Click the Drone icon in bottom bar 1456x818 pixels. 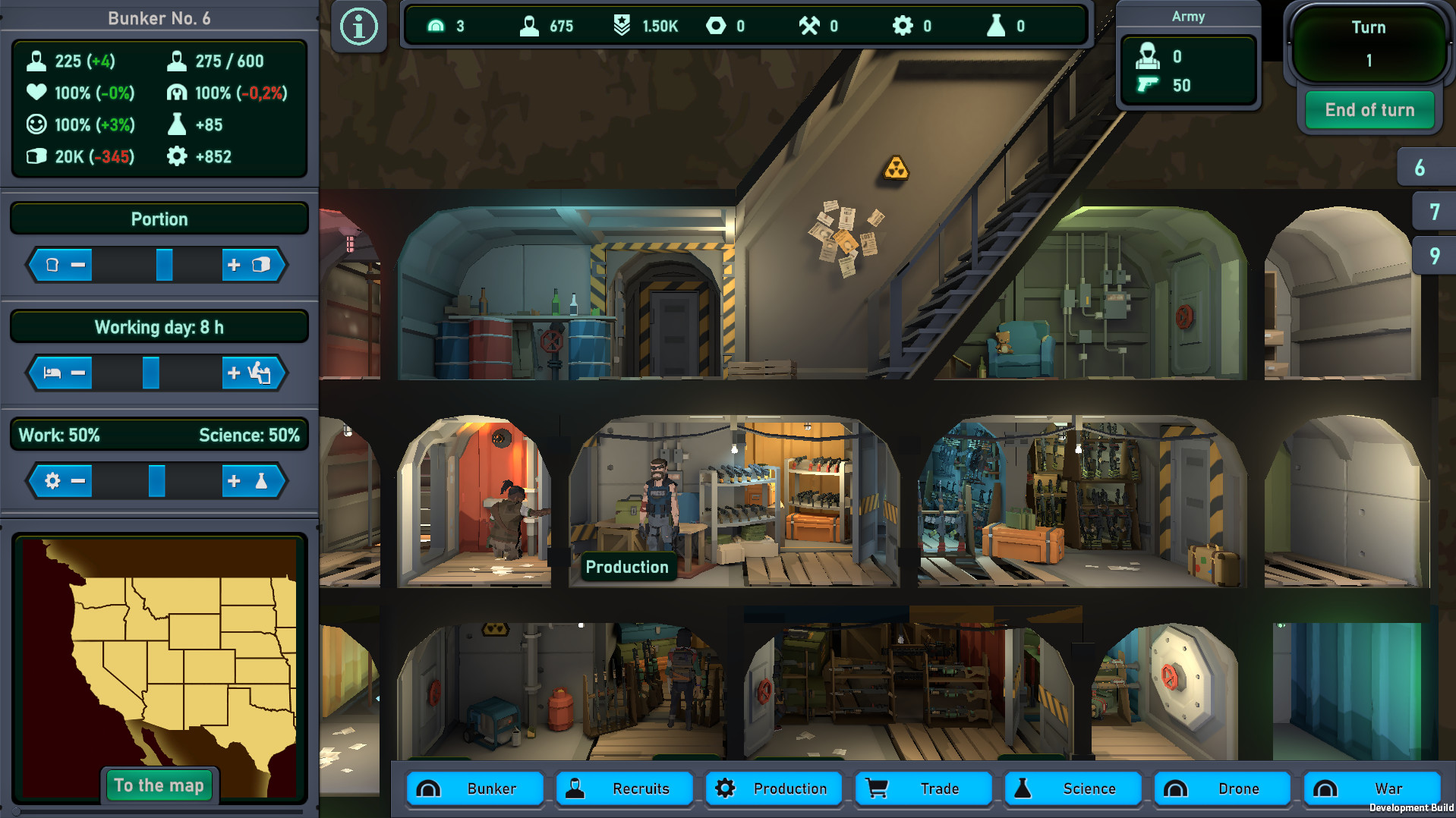pyautogui.click(x=1177, y=788)
